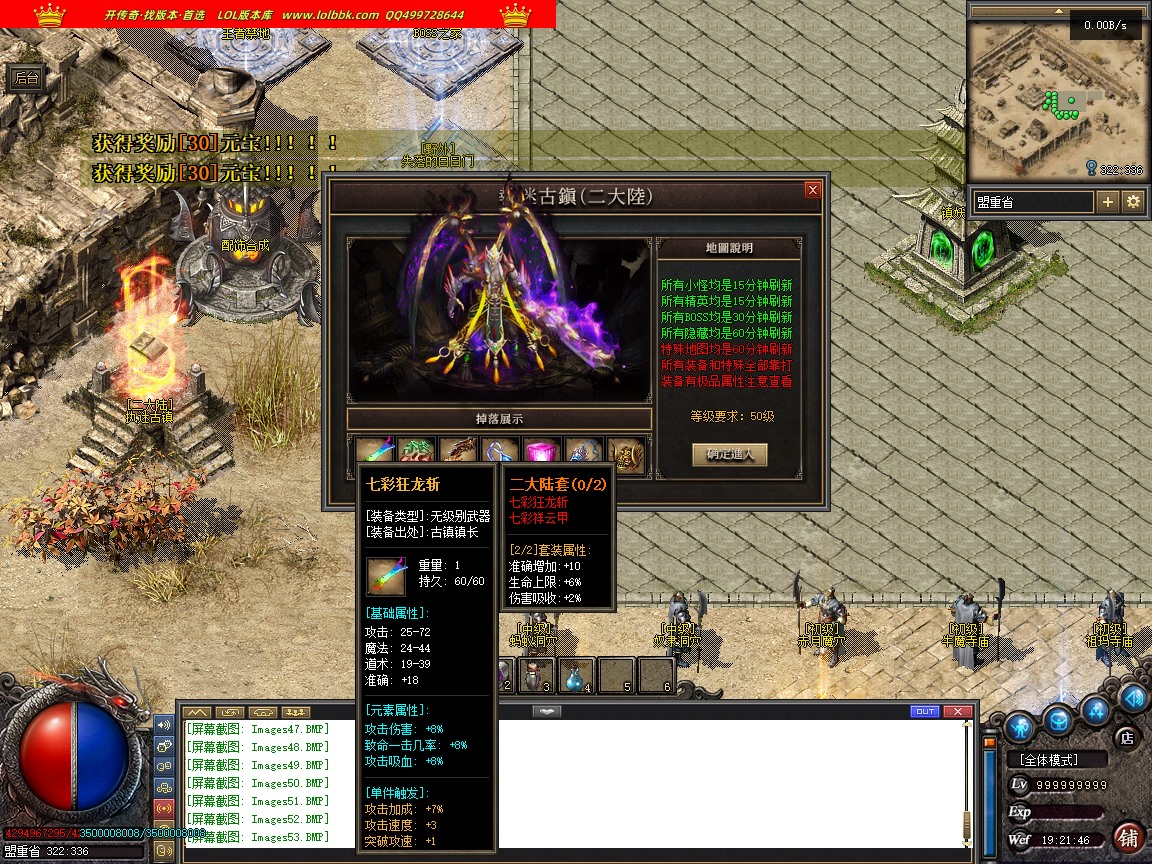The image size is (1152, 864).
Task: Close the 二大陸 map dialog
Action: pyautogui.click(x=813, y=190)
